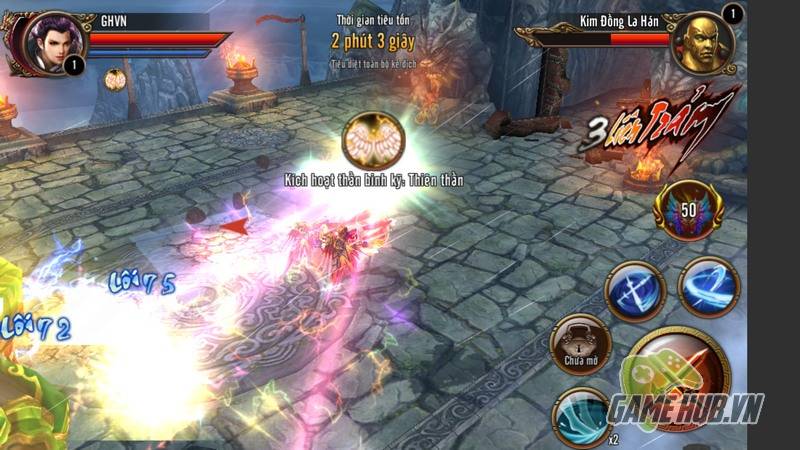Viewport: 800px width, 450px height.
Task: Tap the small buff icon under player health
Action: [115, 79]
